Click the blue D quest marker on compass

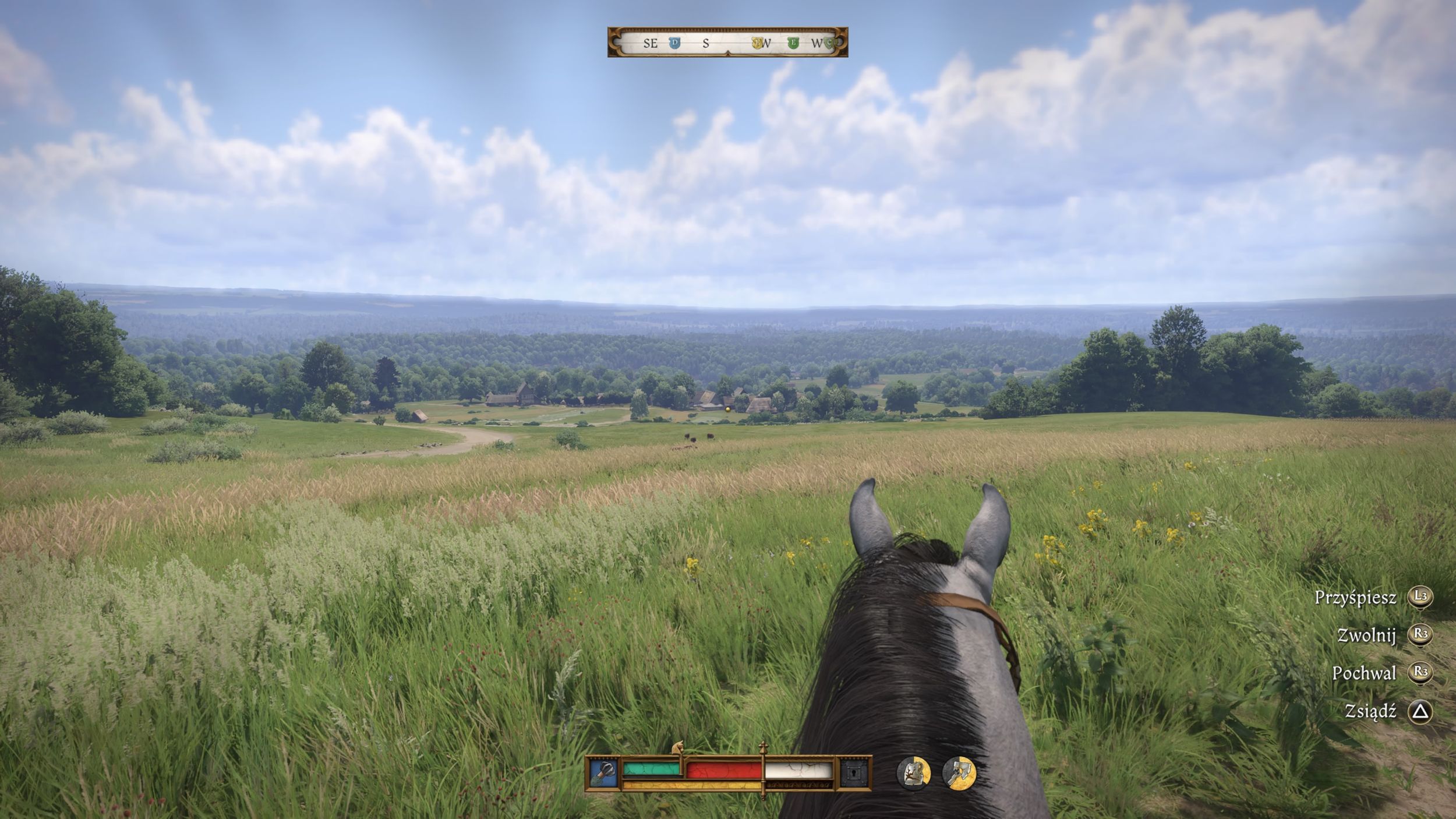point(674,43)
